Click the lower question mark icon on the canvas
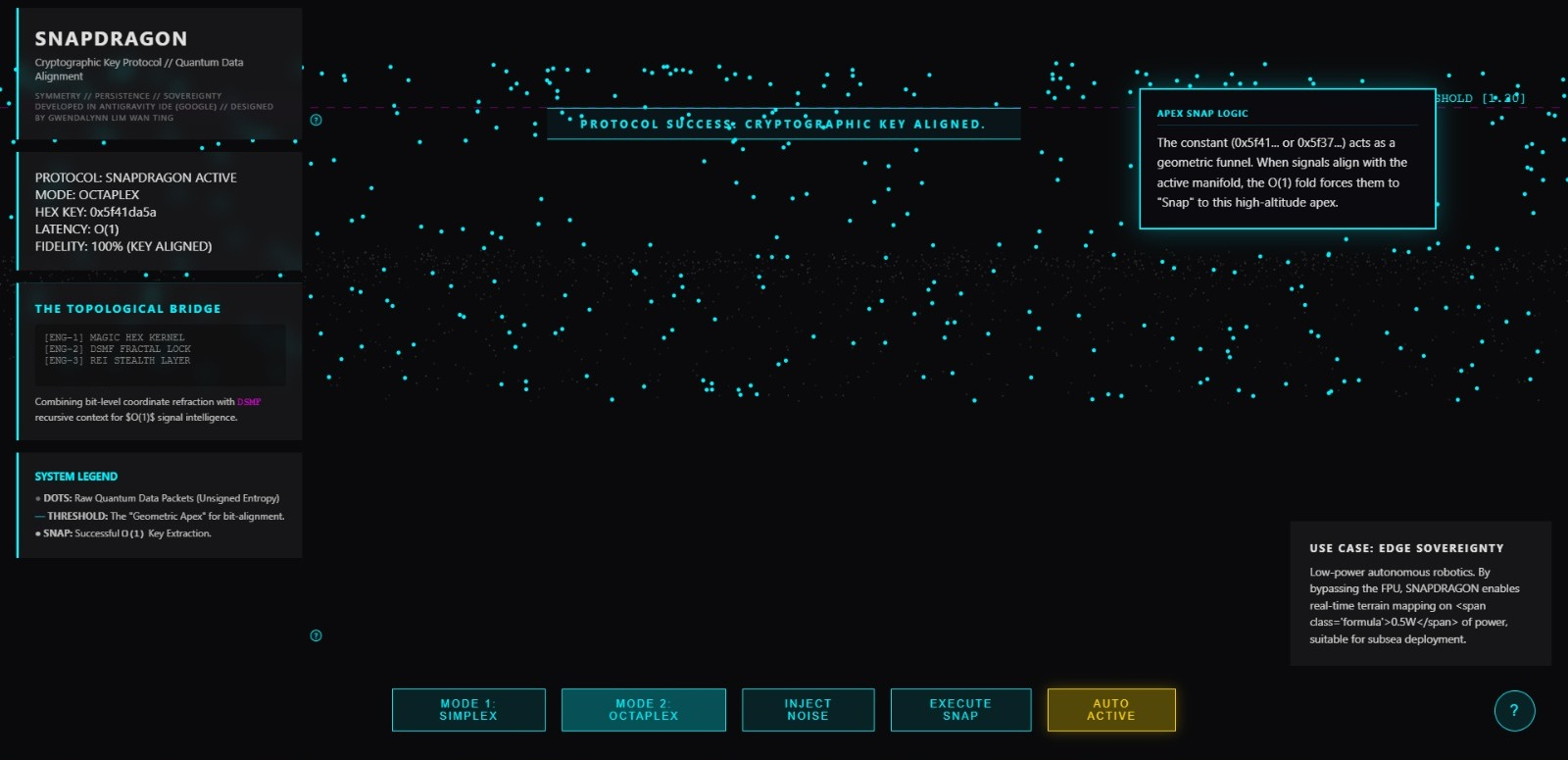 click(x=316, y=637)
